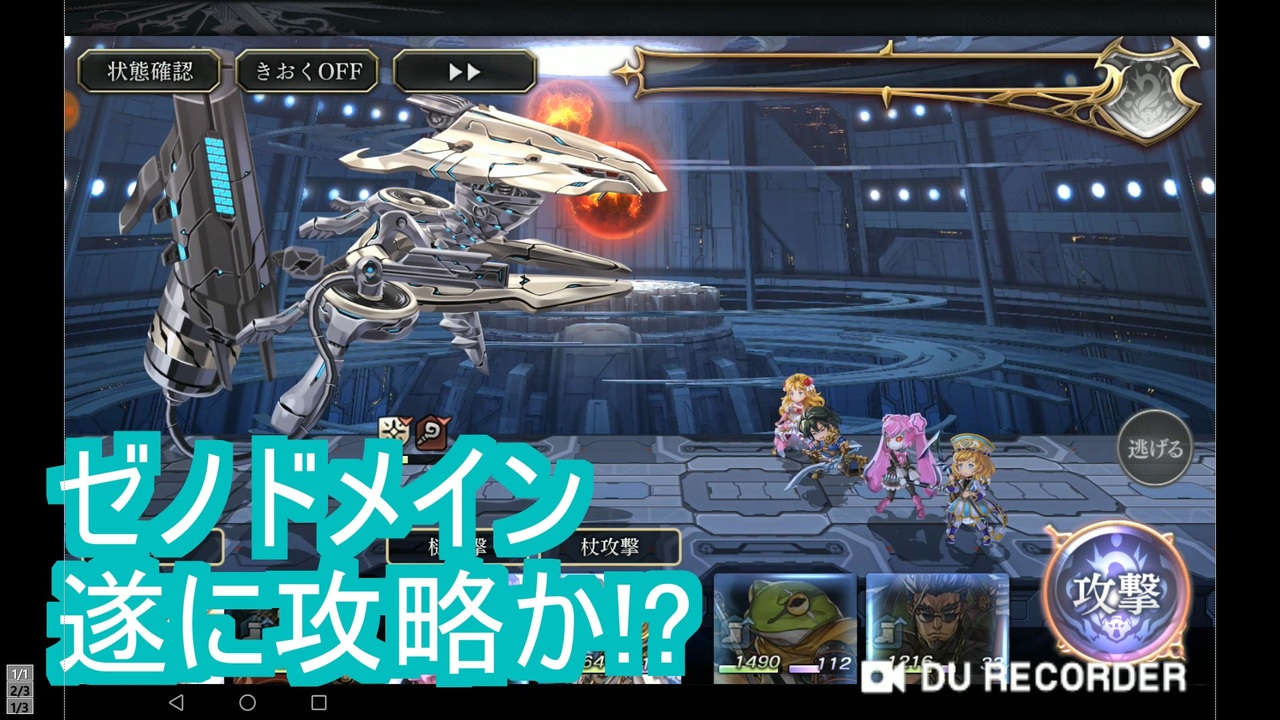1280x720 pixels.
Task: Click the shield buff icon above the enemy
Action: point(393,430)
